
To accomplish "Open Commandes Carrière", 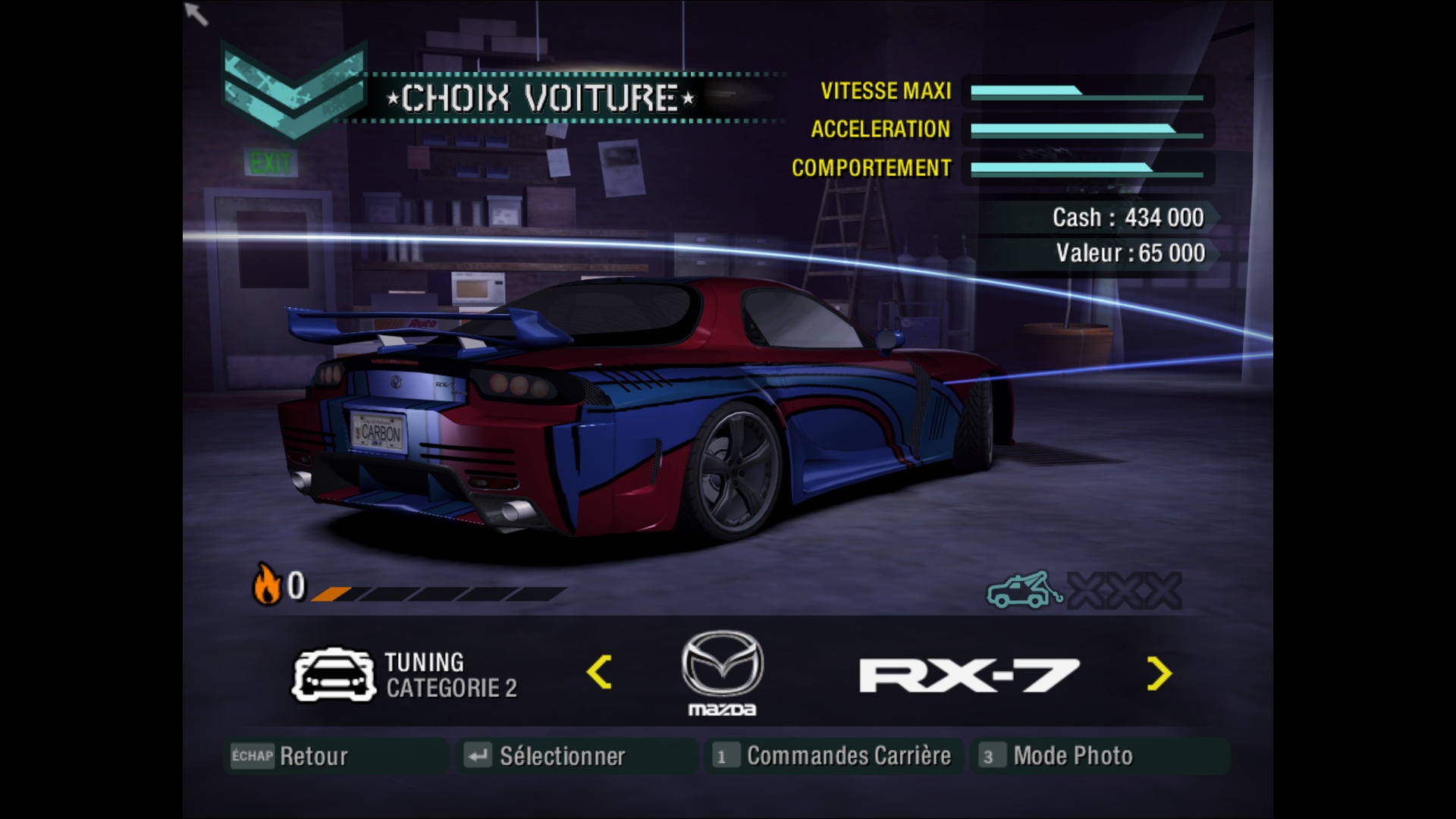I will click(x=833, y=756).
